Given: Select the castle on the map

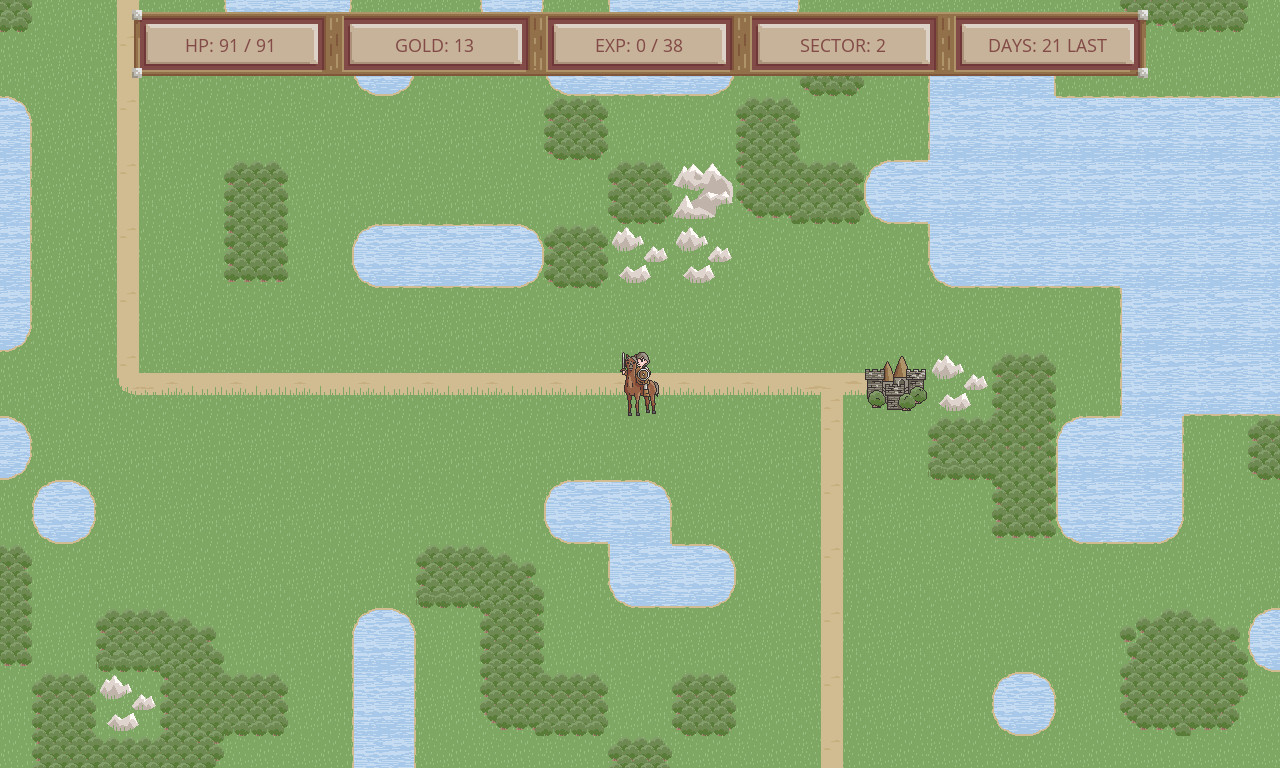Looking at the screenshot, I should coord(893,385).
